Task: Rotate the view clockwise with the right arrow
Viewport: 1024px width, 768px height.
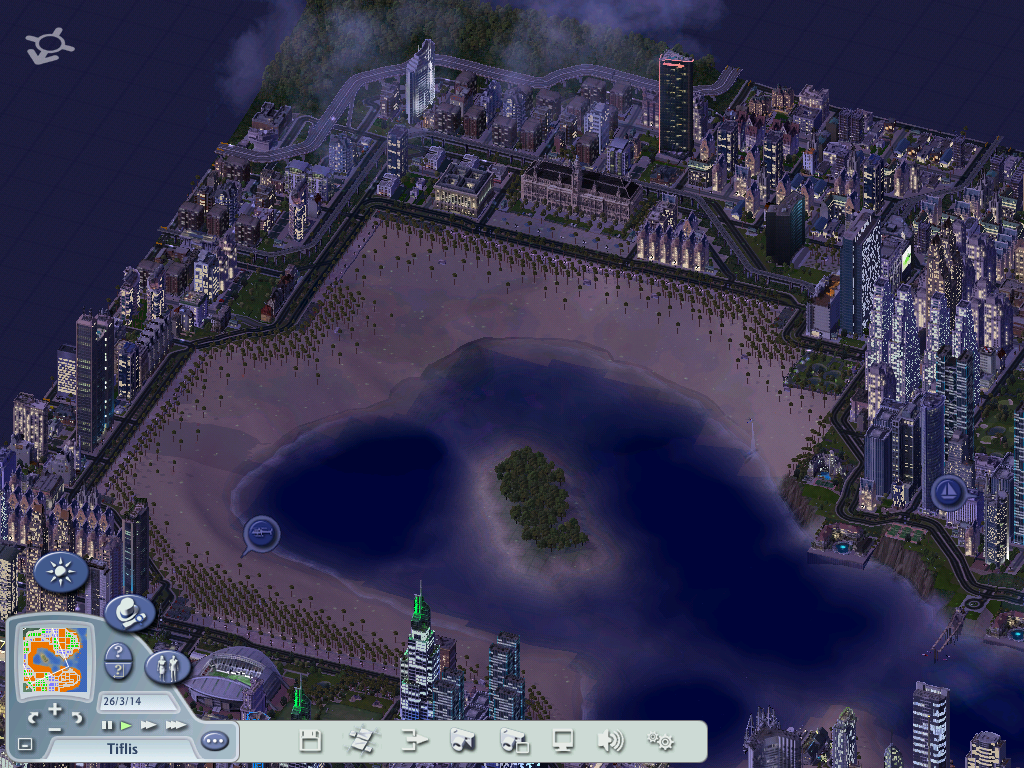Action: click(78, 718)
